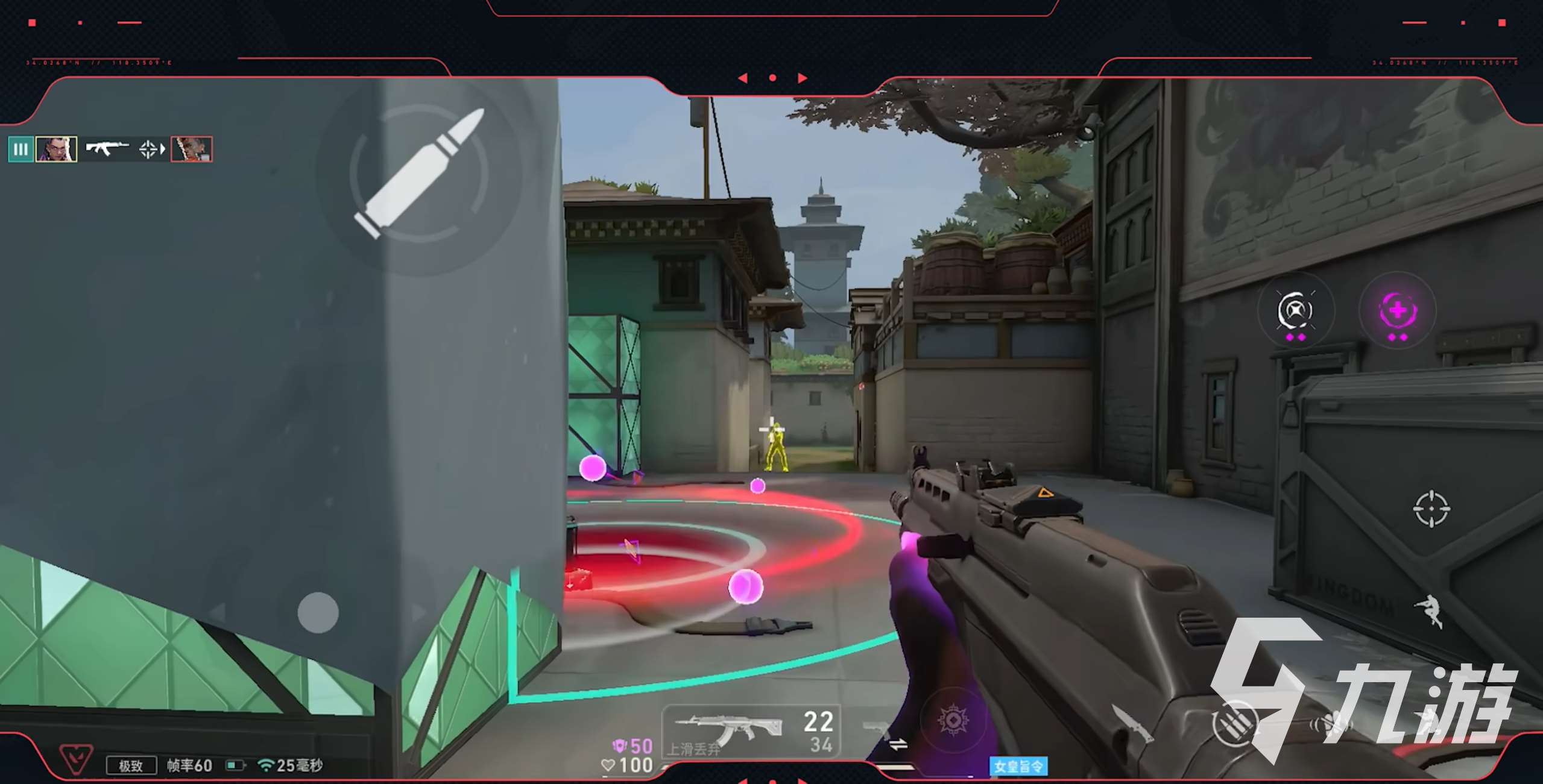Screen dimensions: 1543x784
Task: Use the purple Devour heal ability
Action: coord(1397,311)
